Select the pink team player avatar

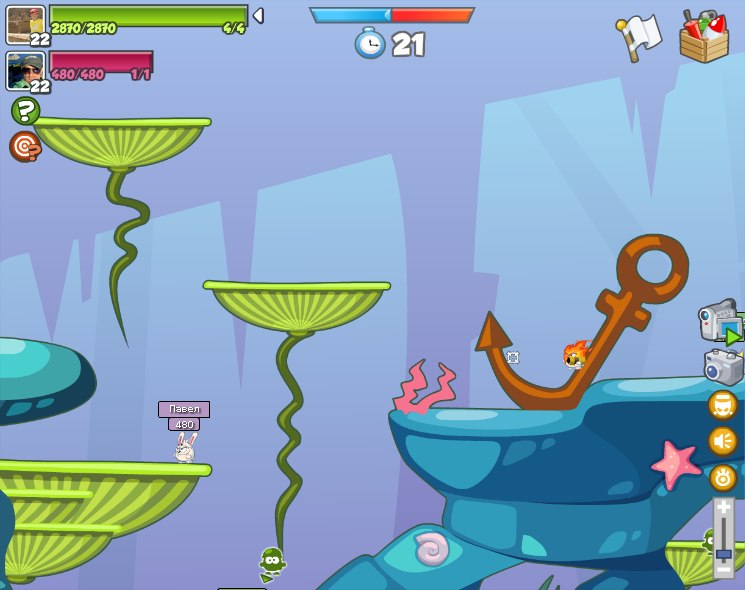point(24,70)
